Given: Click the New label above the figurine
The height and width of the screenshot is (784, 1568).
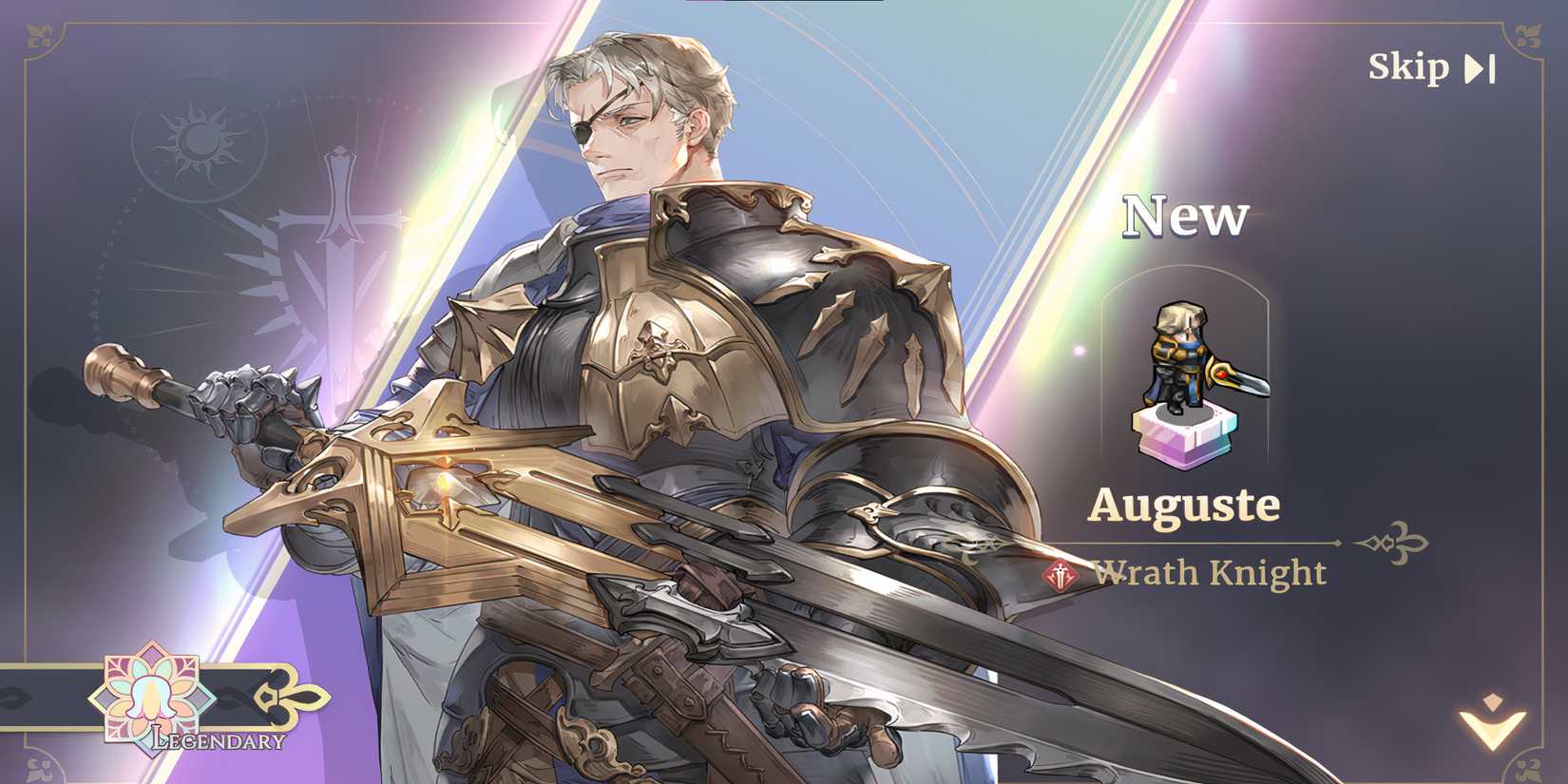Looking at the screenshot, I should point(1184,216).
